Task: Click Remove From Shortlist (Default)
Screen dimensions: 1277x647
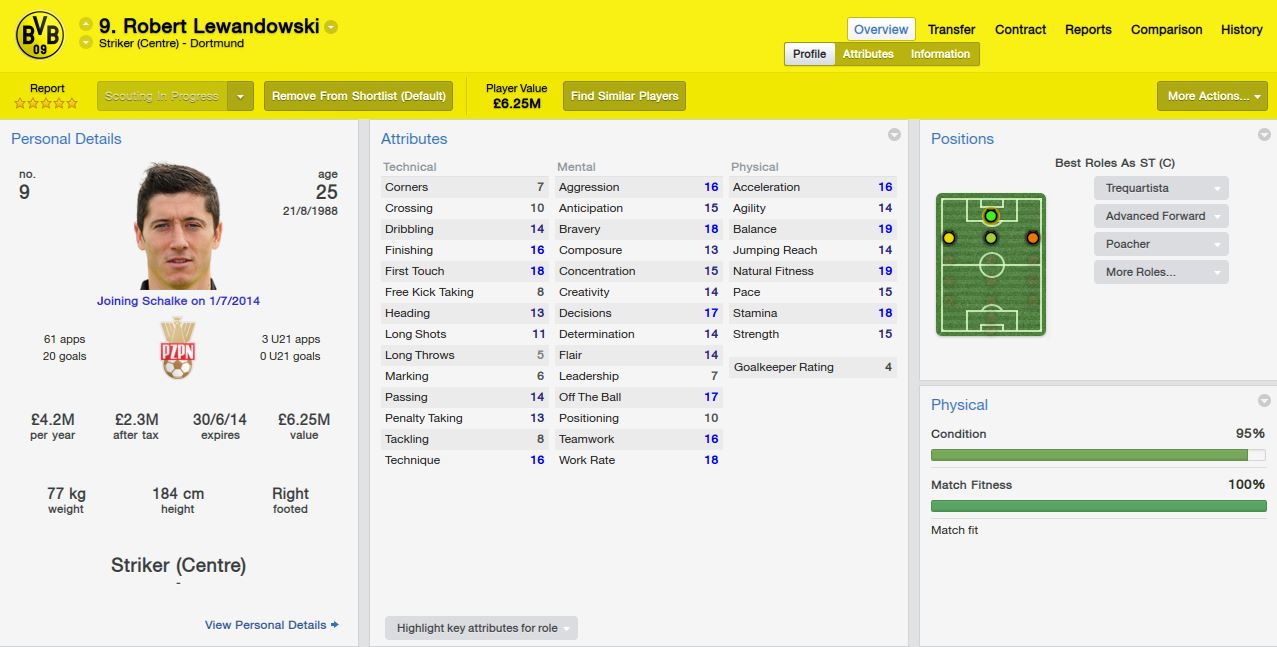Action: point(358,96)
